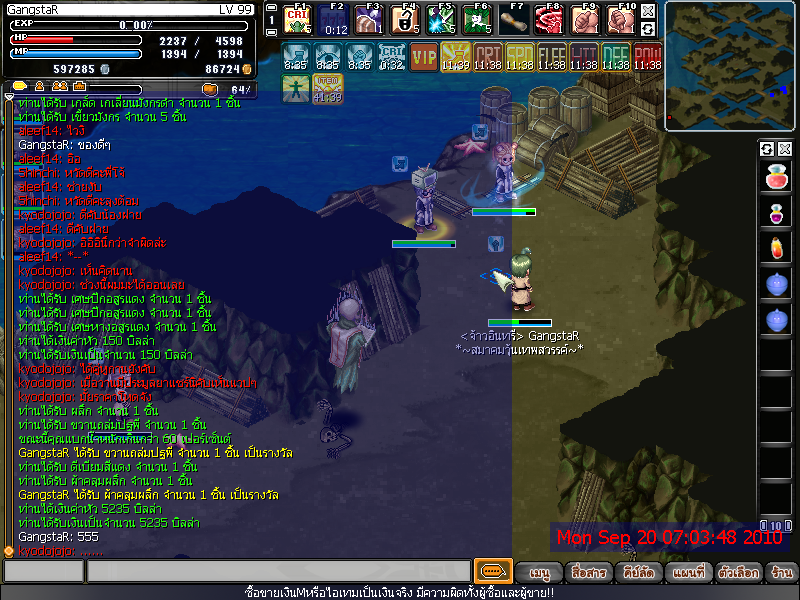Use the orange vial quick slot item
Image resolution: width=800 pixels, height=600 pixels.
tap(776, 248)
